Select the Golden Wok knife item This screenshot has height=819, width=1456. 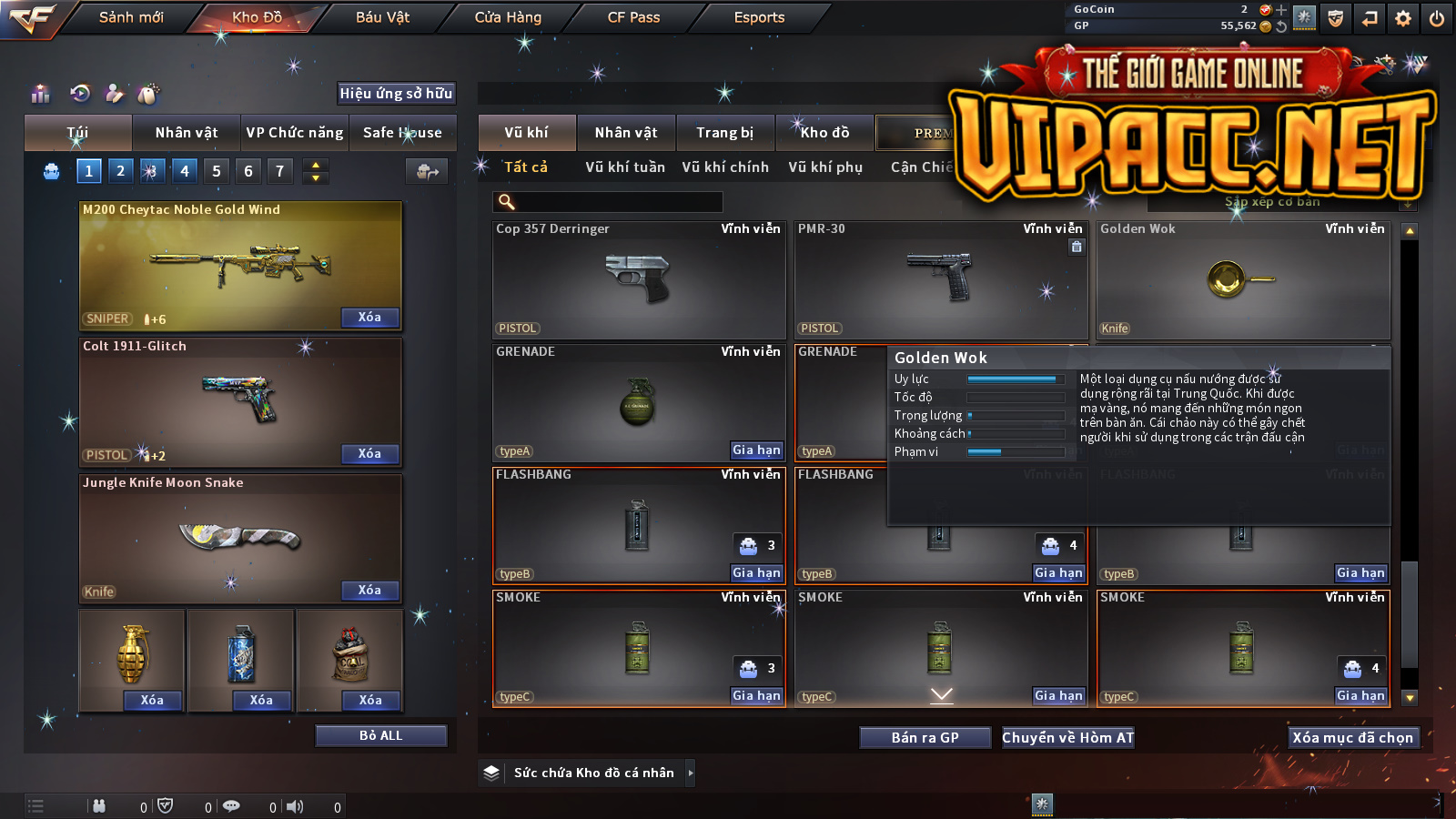(x=1243, y=279)
